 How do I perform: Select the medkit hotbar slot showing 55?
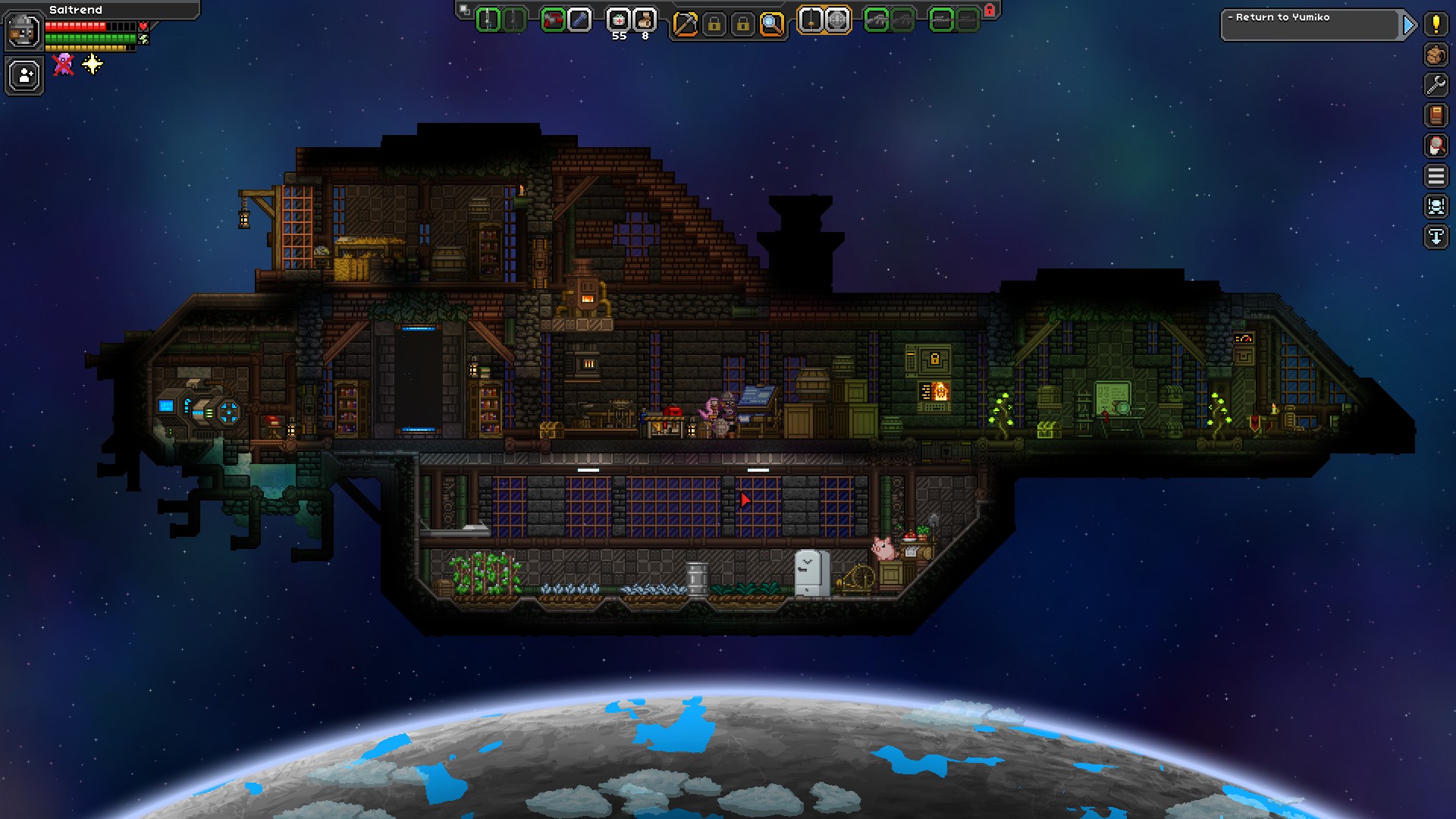(618, 20)
